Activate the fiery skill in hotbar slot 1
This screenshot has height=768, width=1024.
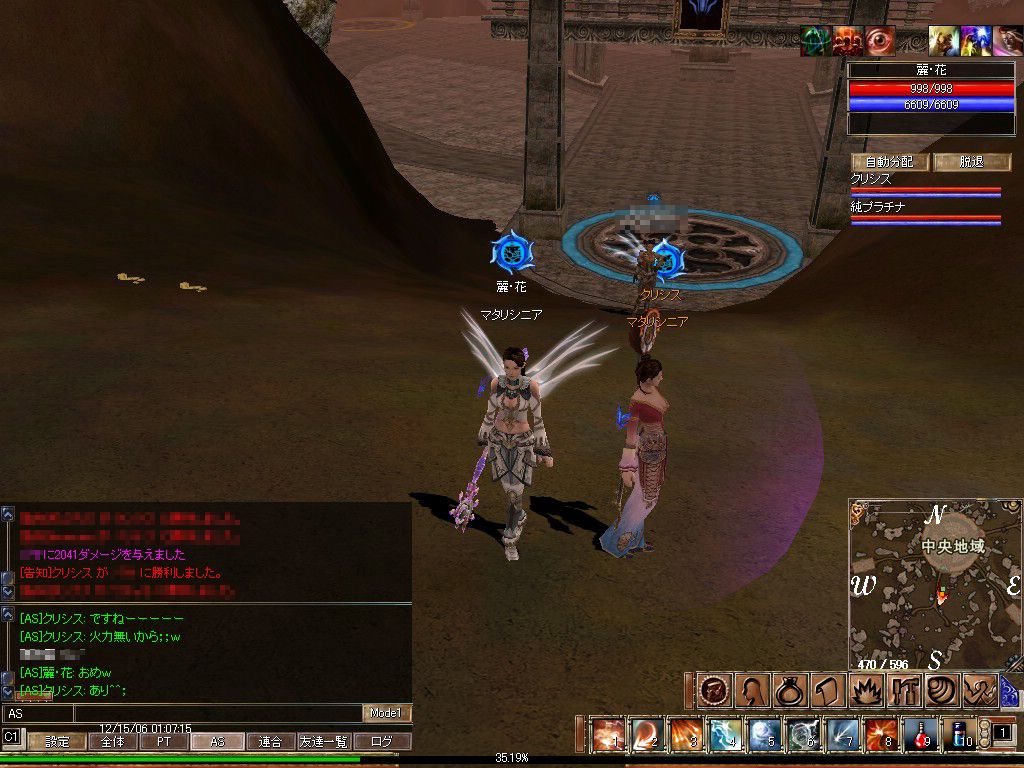[609, 735]
